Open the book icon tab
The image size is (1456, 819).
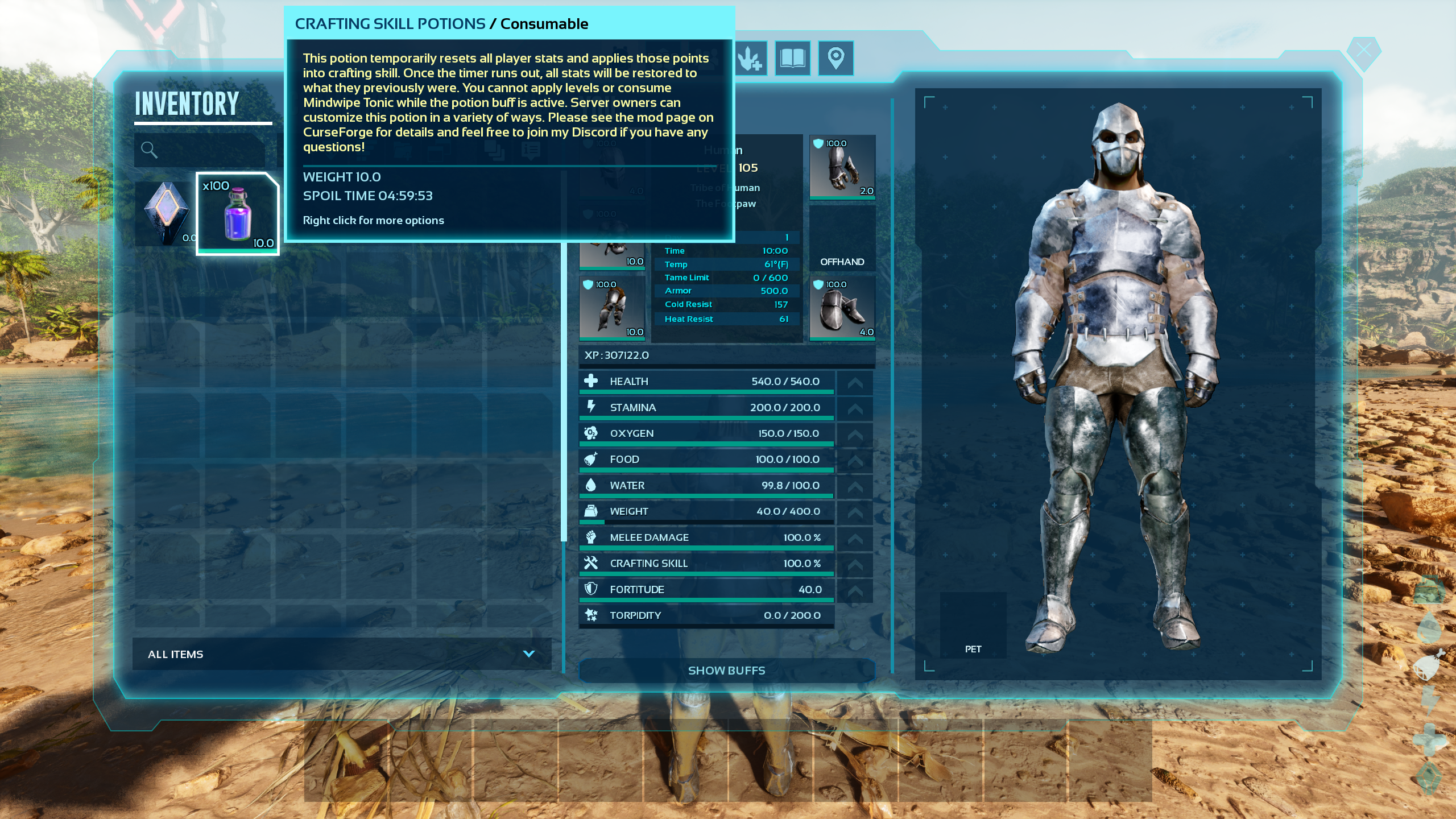point(792,58)
